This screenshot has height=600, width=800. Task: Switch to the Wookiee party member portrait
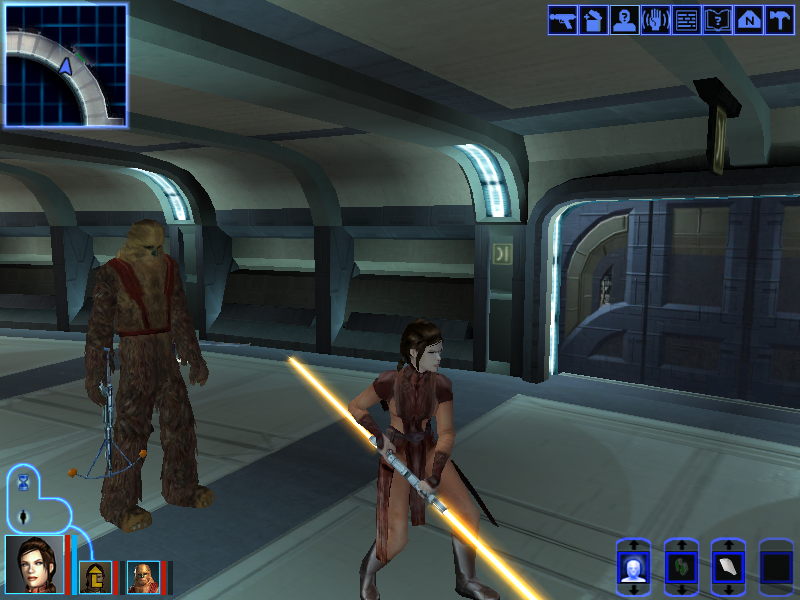[x=143, y=577]
